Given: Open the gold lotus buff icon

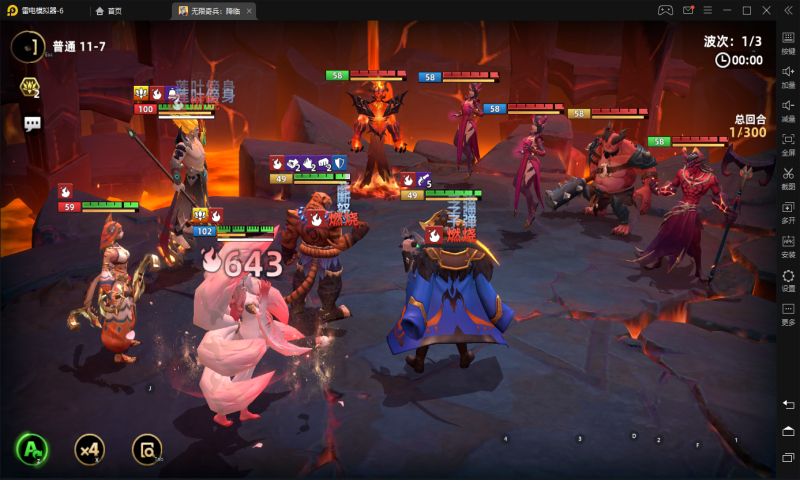Looking at the screenshot, I should coord(30,88).
